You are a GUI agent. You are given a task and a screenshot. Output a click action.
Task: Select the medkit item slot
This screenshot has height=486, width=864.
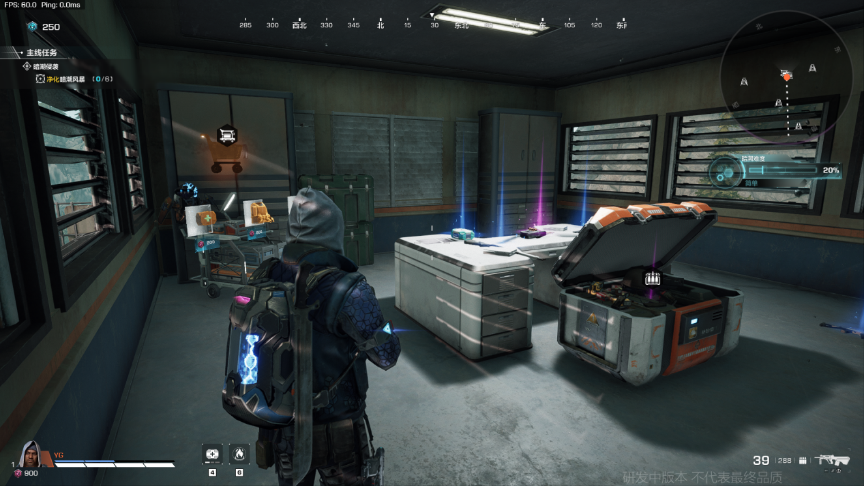coord(212,454)
